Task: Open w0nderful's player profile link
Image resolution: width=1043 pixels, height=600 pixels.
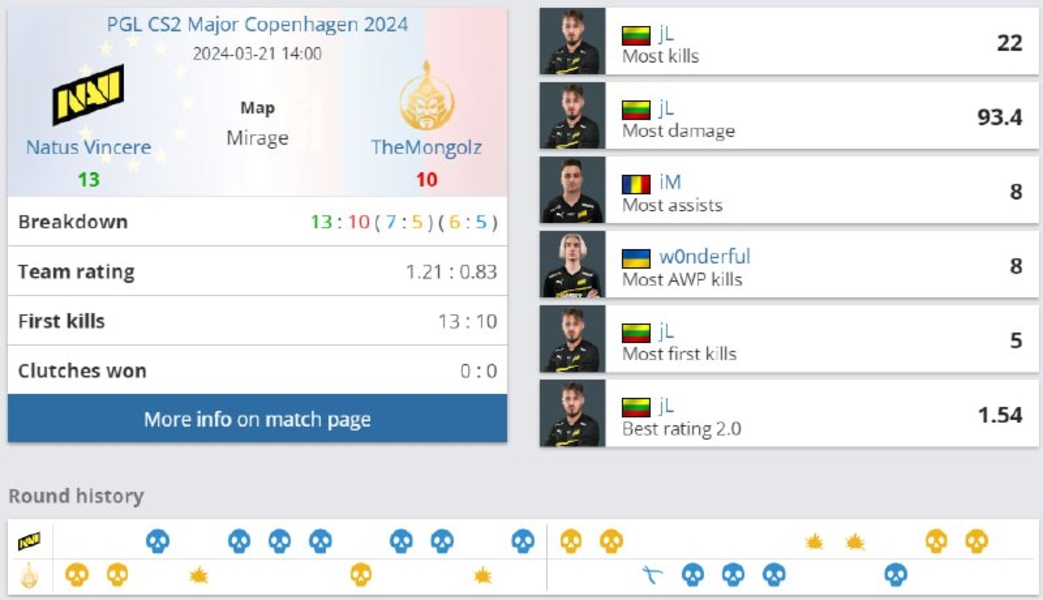Action: [704, 256]
